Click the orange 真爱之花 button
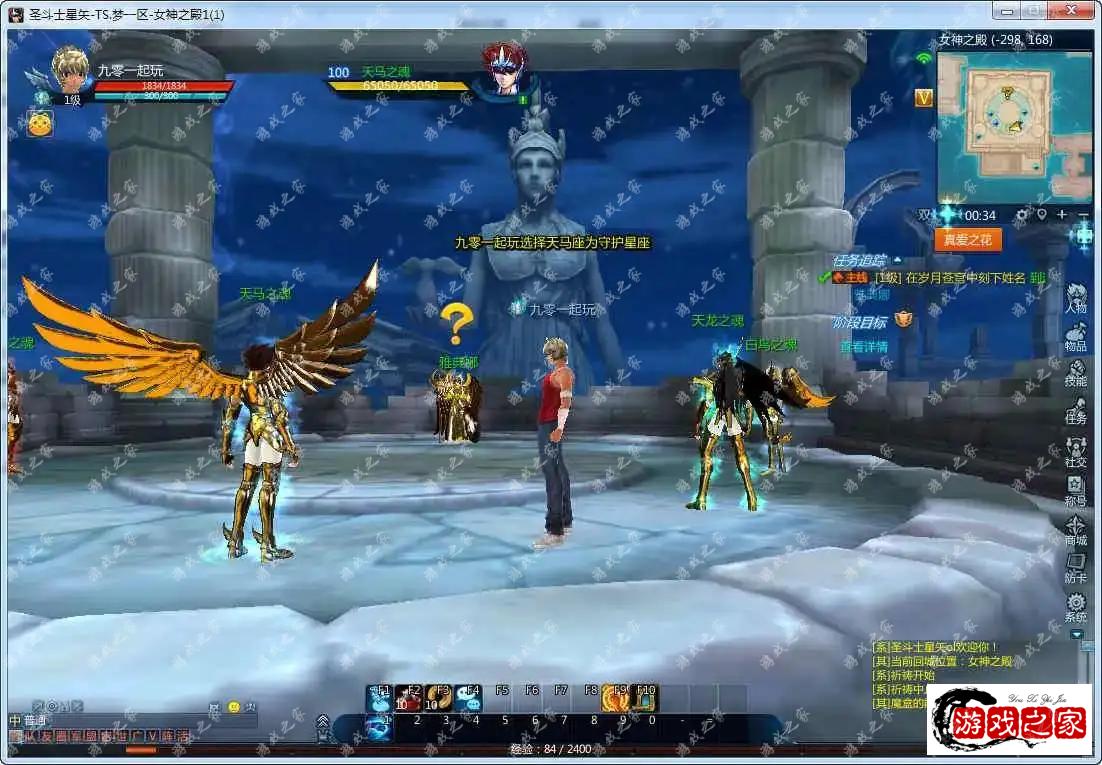Viewport: 1102px width, 765px height. click(967, 240)
